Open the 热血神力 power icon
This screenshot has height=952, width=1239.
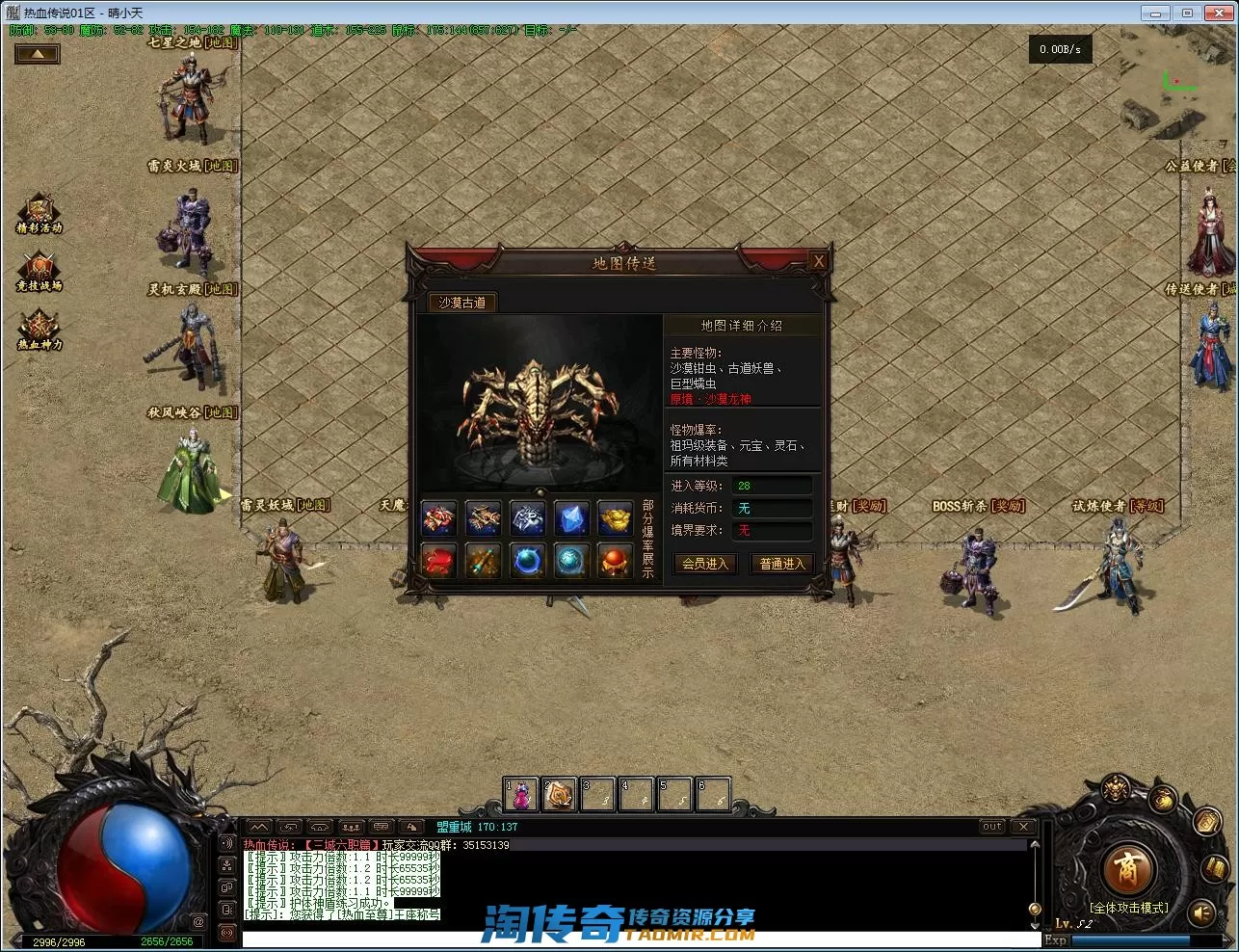(x=39, y=330)
